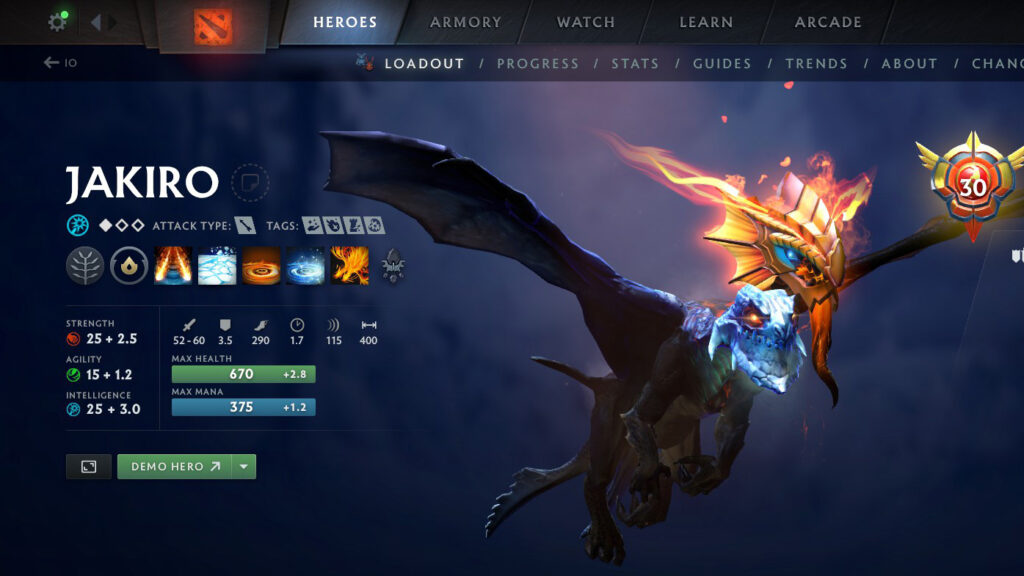Open the Guides section
The width and height of the screenshot is (1024, 576).
coord(722,63)
